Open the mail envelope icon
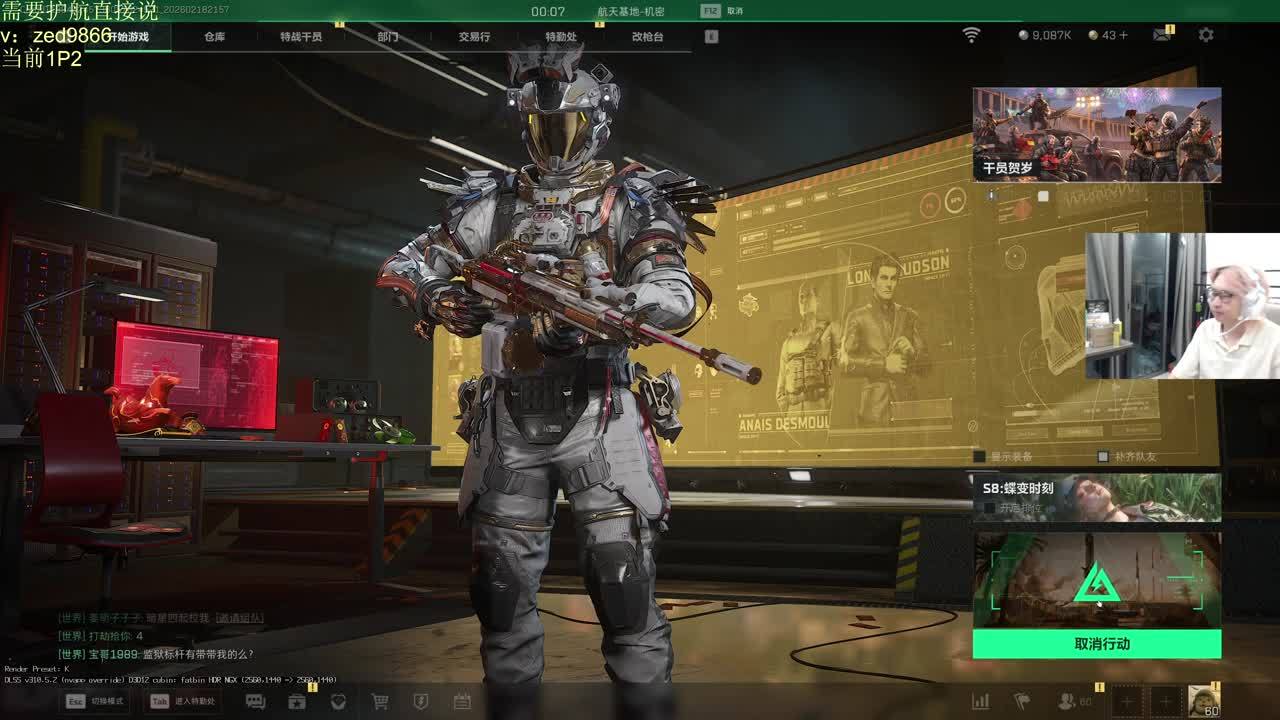 pyautogui.click(x=1161, y=35)
